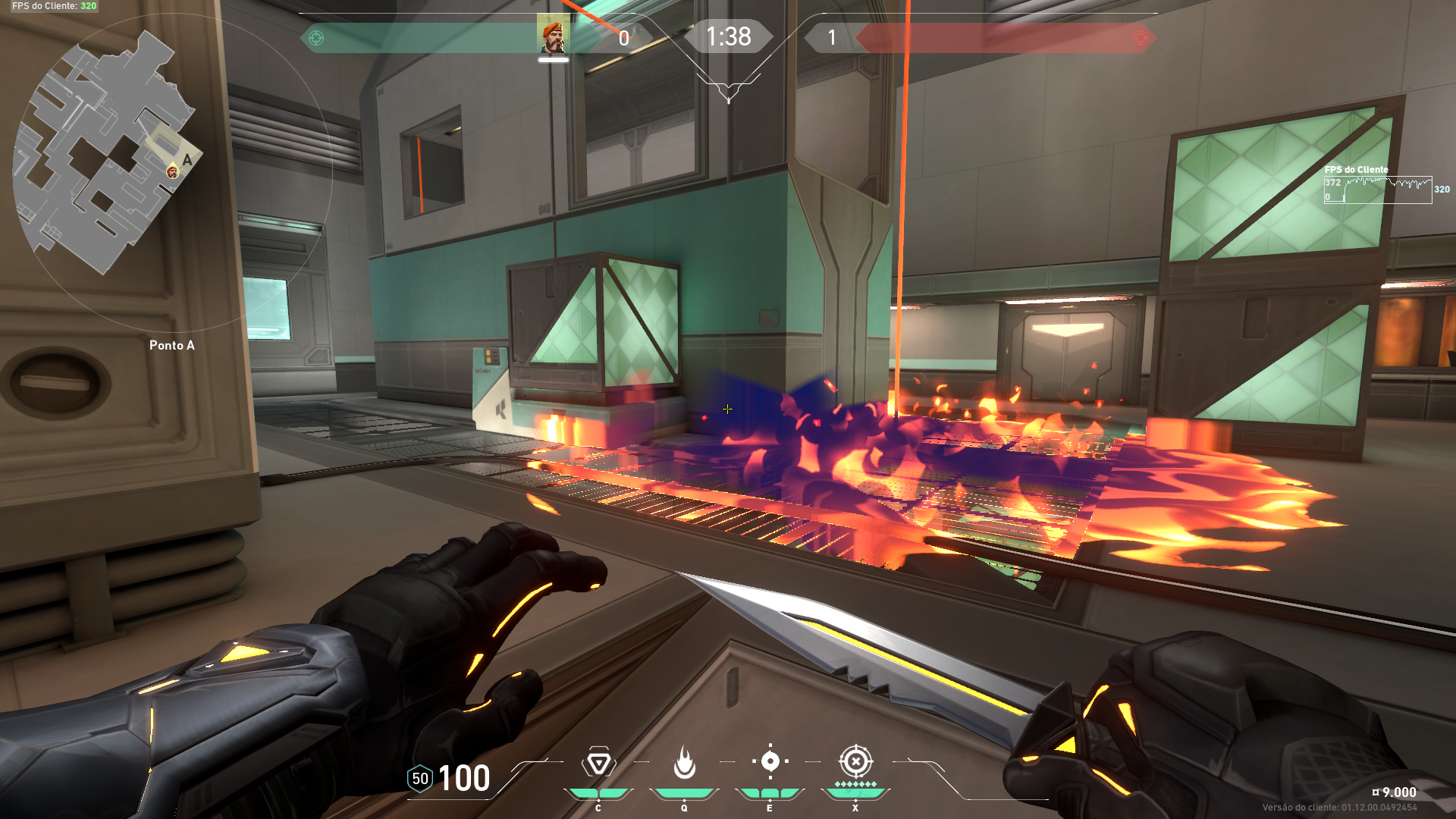The width and height of the screenshot is (1456, 819).
Task: Click the round timer showing 1:38
Action: [730, 36]
